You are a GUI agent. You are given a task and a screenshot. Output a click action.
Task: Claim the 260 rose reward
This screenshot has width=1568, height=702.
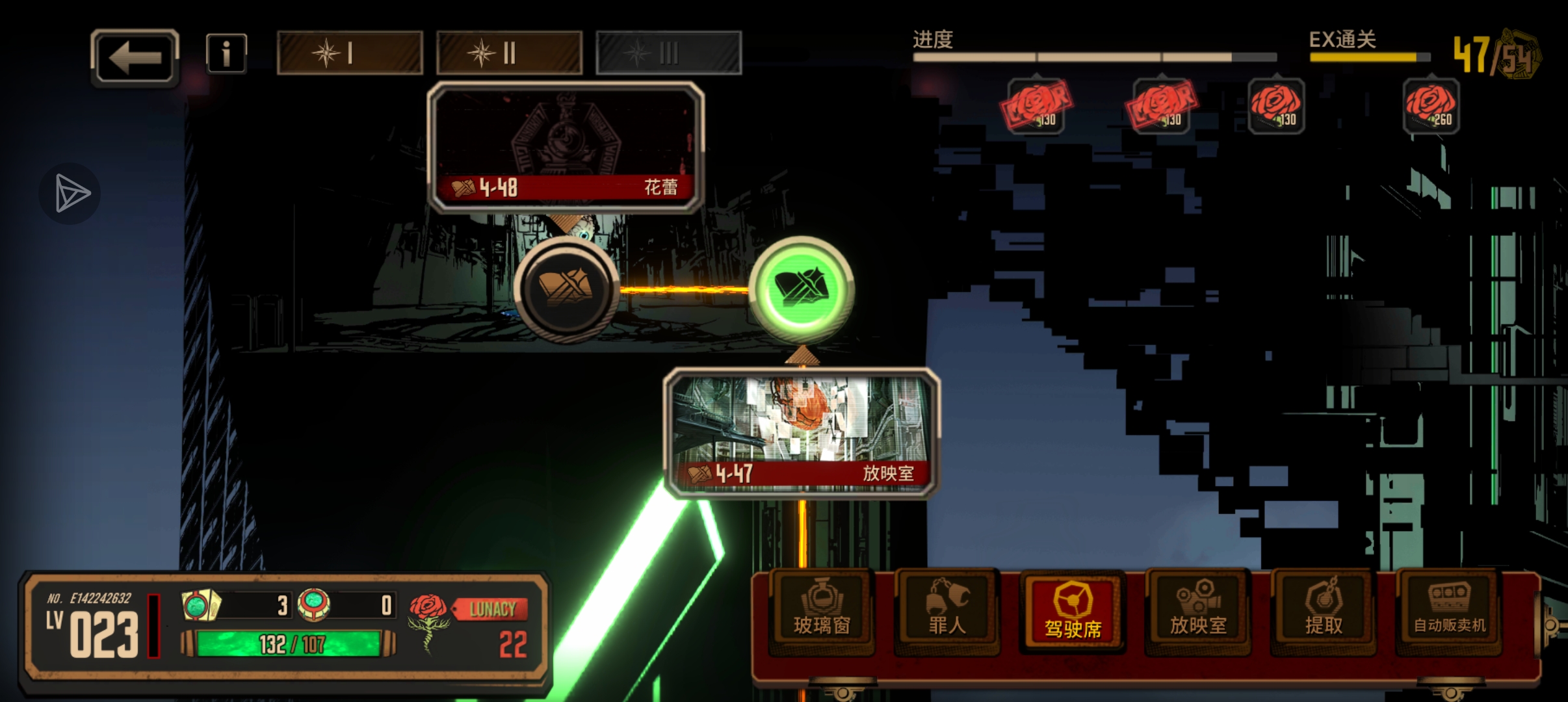tap(1431, 106)
